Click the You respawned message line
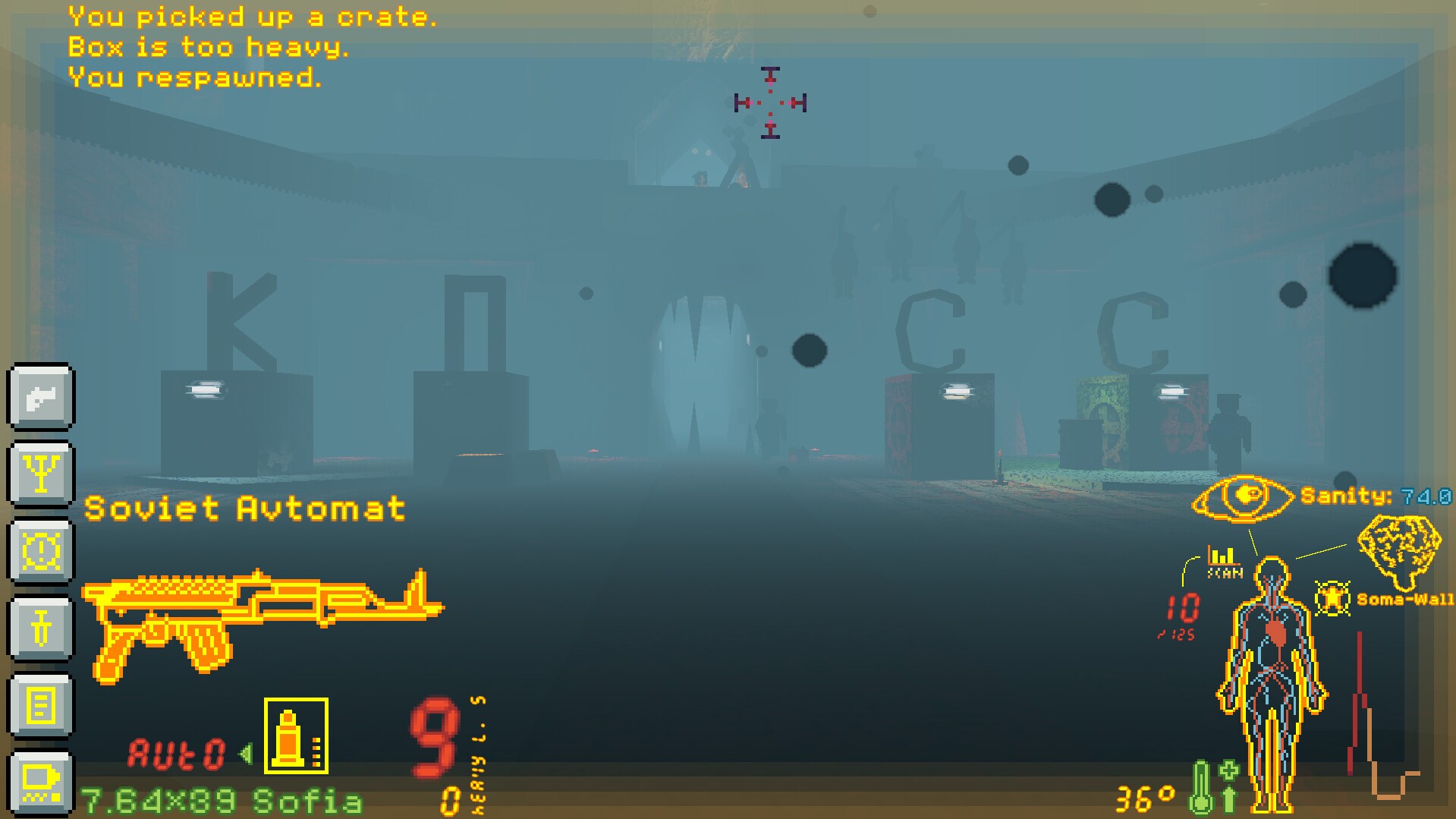Screen dimensions: 1456x819 196,78
